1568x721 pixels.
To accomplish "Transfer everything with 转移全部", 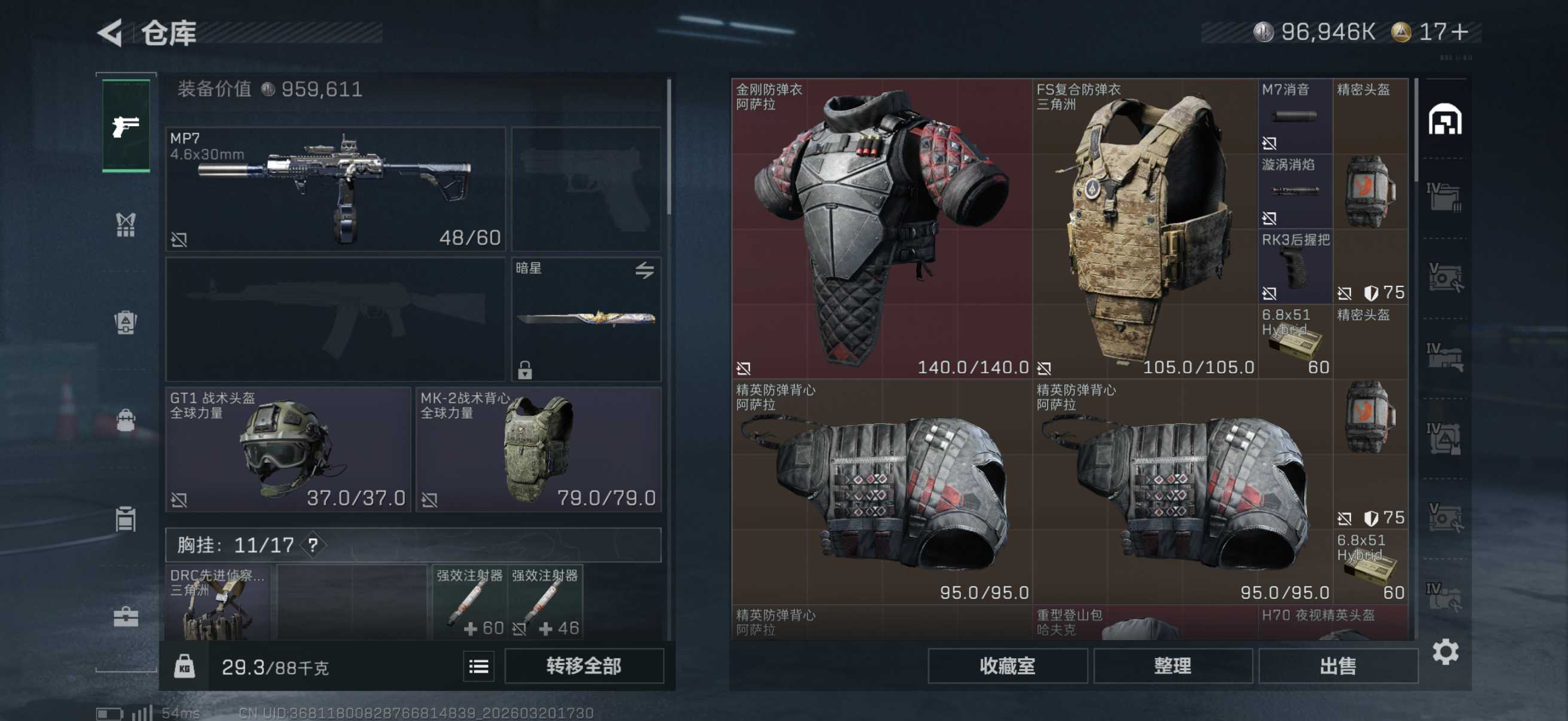I will pos(583,665).
